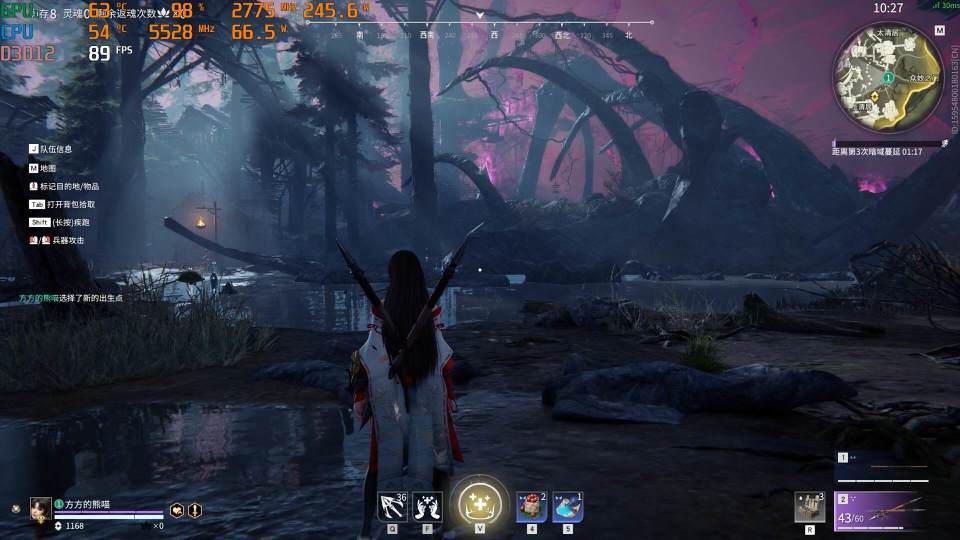This screenshot has height=540, width=960.
Task: Use the red chest consumable slot
Action: coord(531,506)
